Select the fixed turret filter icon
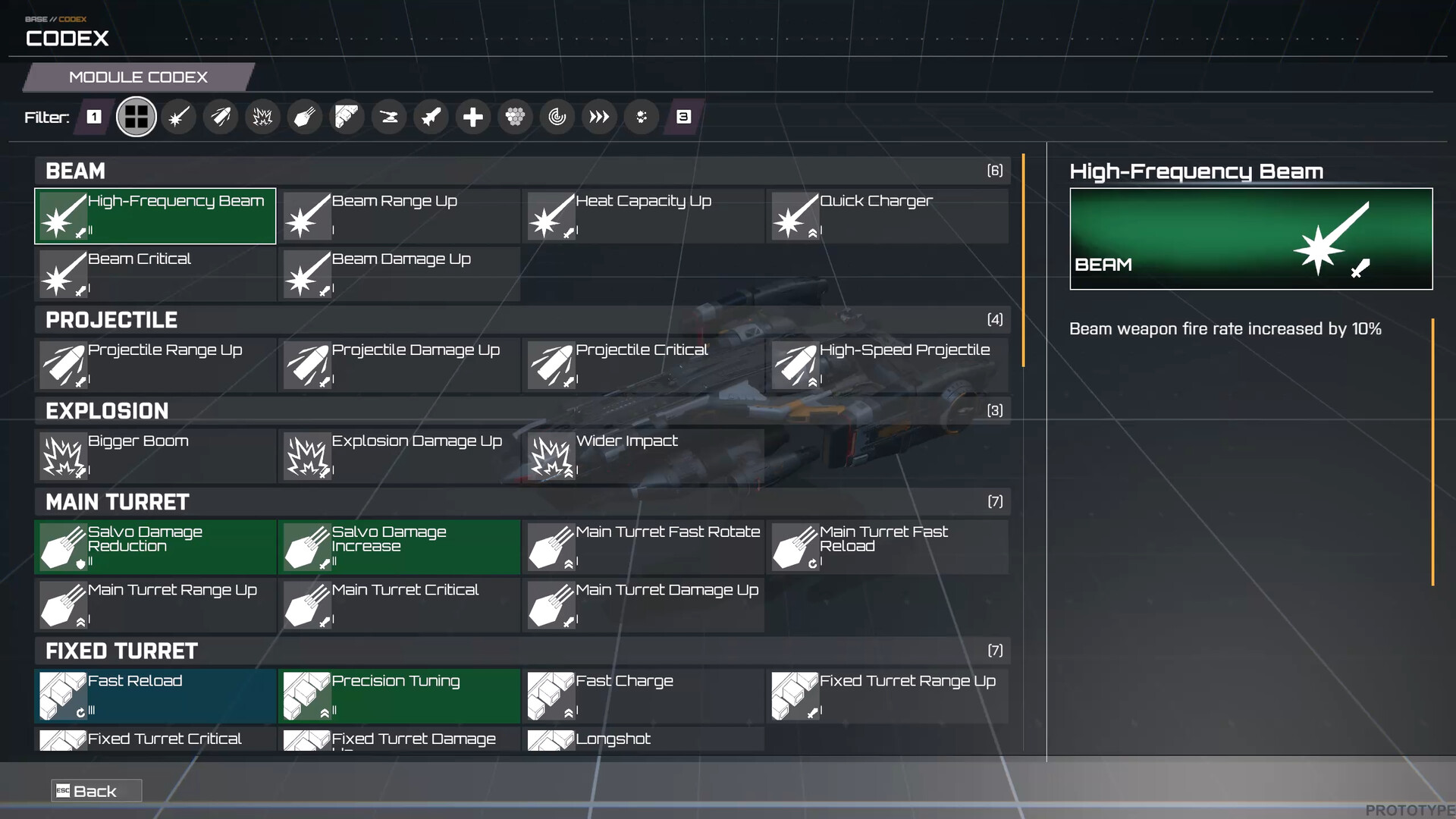Screen dimensions: 1456x819 (347, 117)
